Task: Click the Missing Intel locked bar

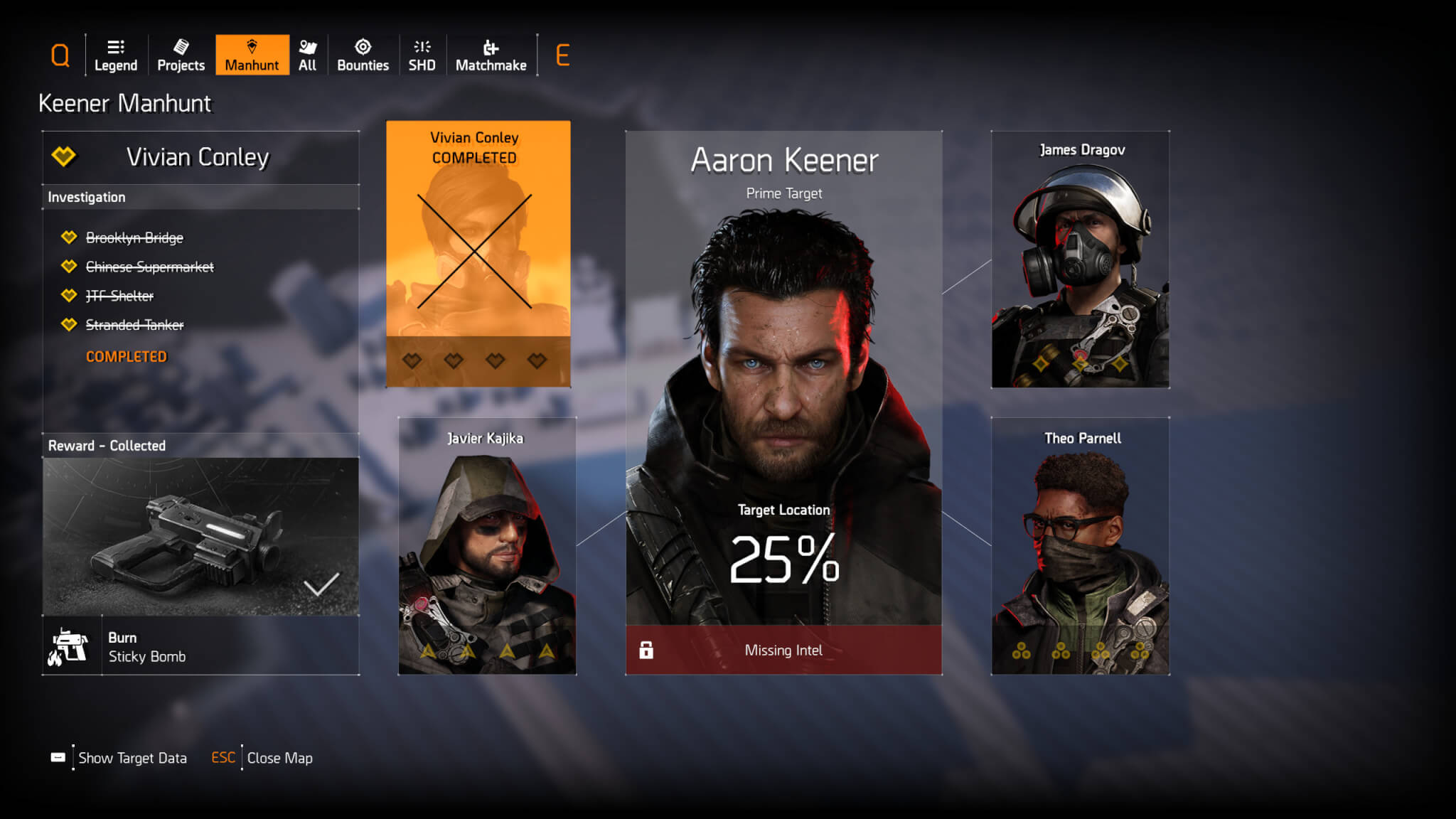Action: pos(783,650)
